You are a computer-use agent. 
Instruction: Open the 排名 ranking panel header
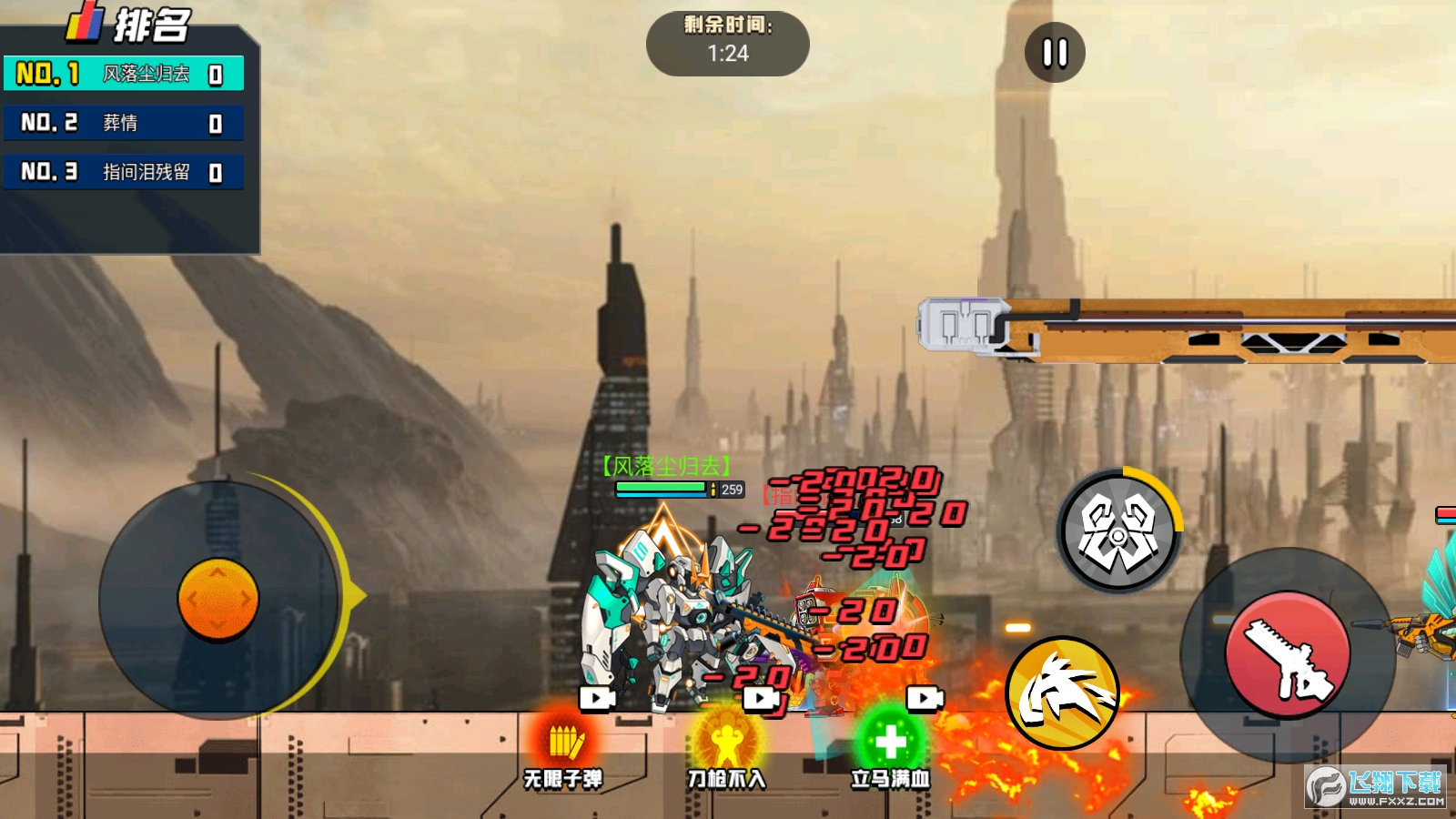[x=129, y=25]
